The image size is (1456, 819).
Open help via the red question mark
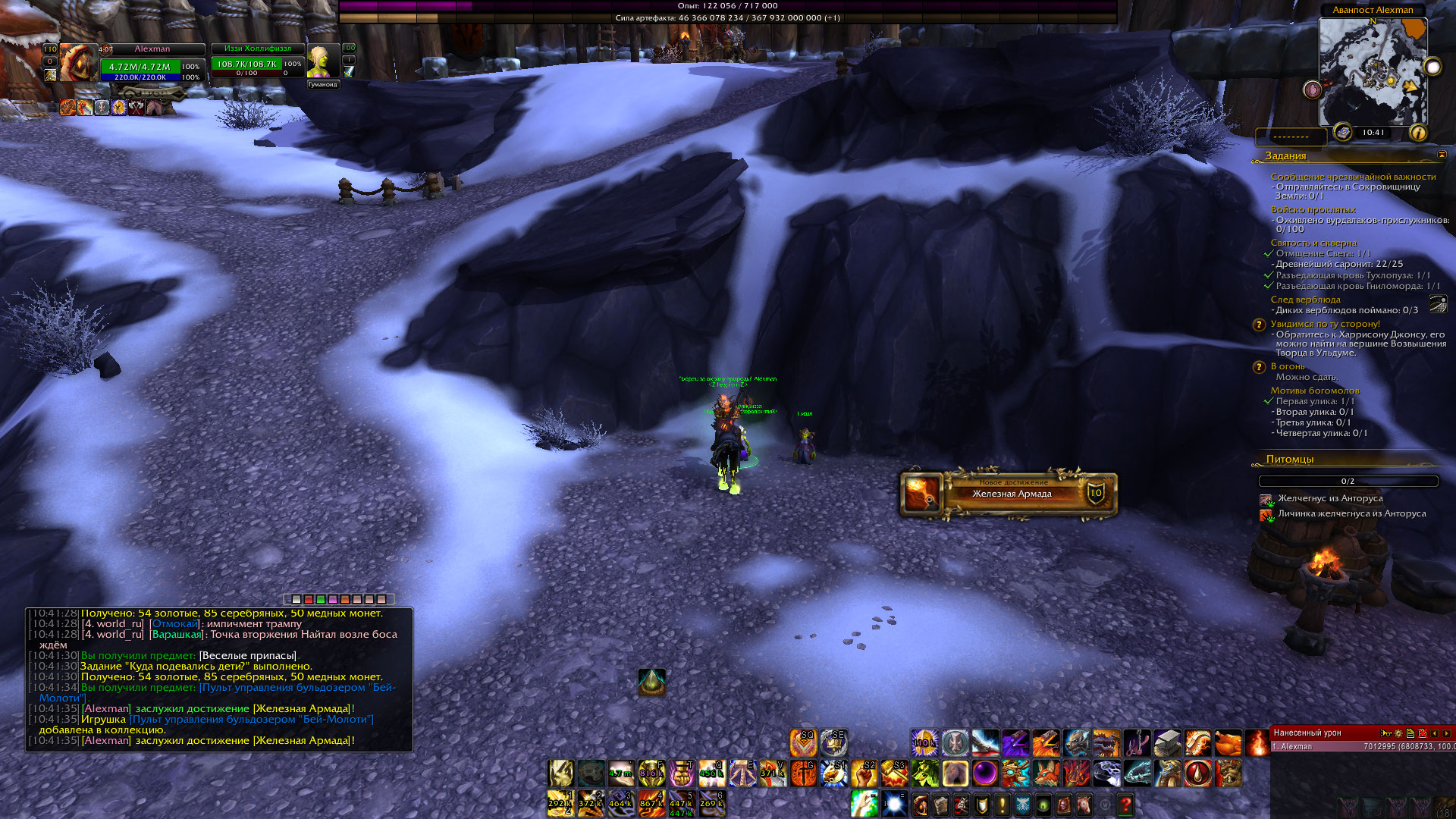[x=1125, y=805]
